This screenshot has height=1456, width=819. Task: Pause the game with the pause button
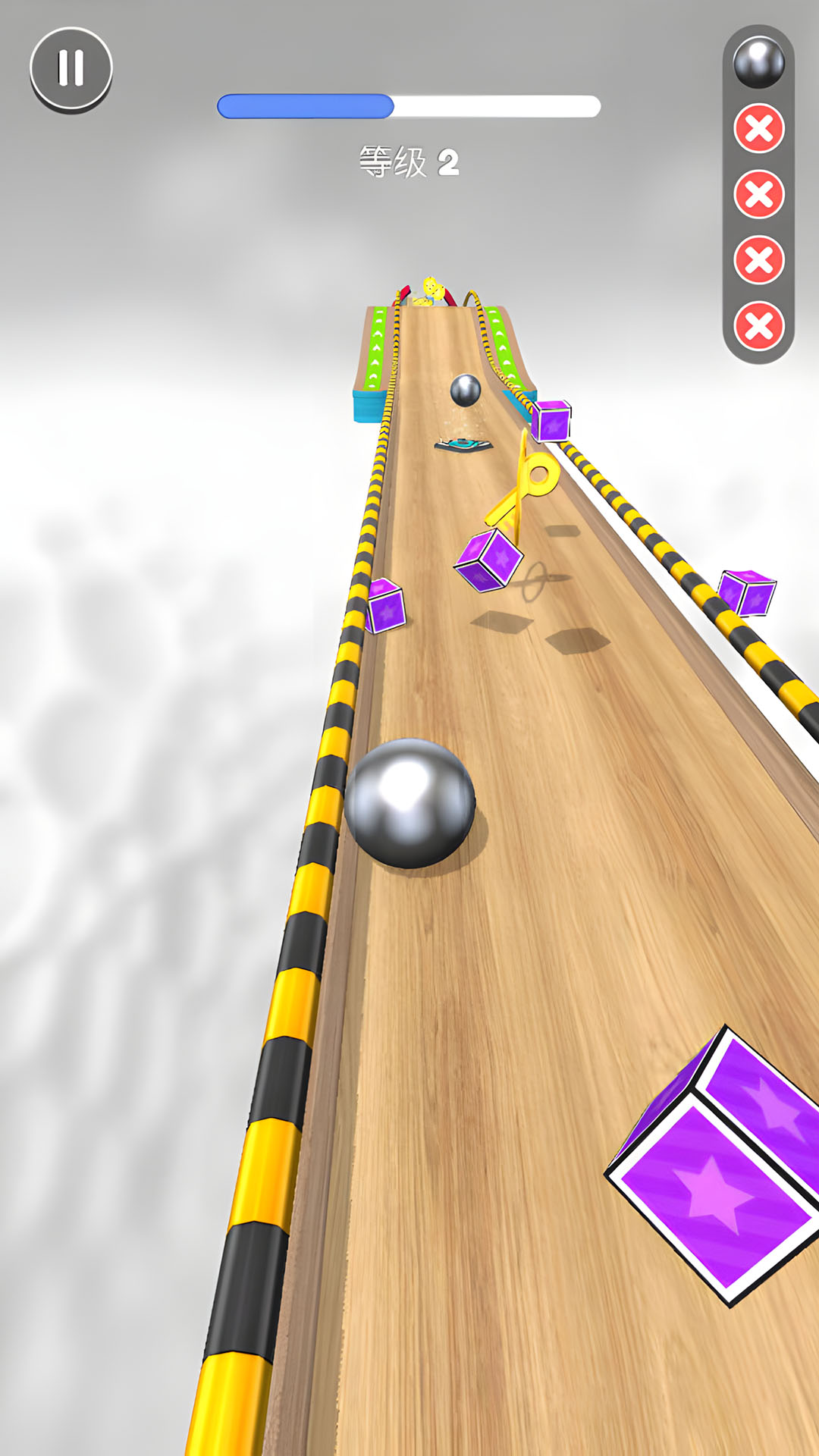(71, 68)
